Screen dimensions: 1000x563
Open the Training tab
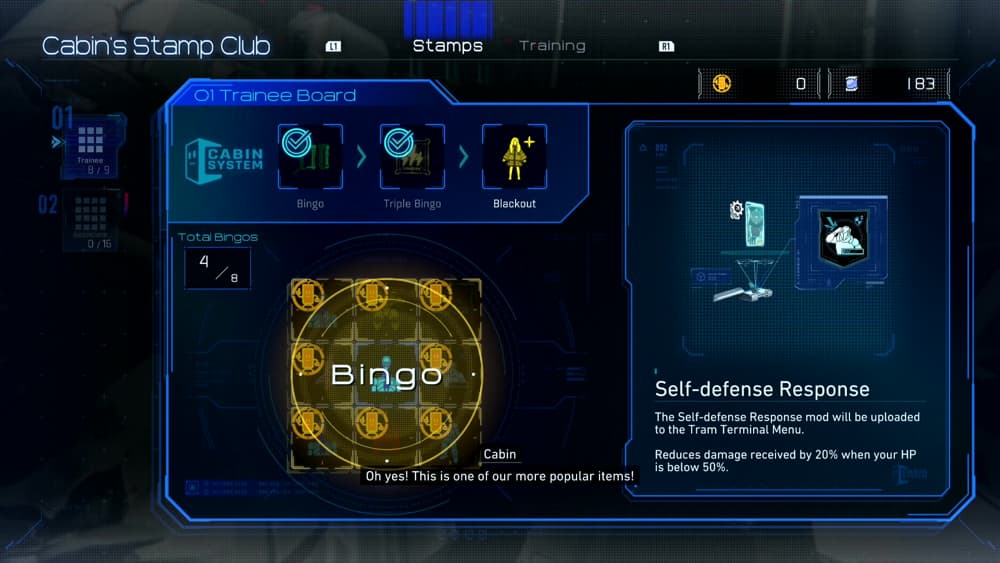[552, 46]
